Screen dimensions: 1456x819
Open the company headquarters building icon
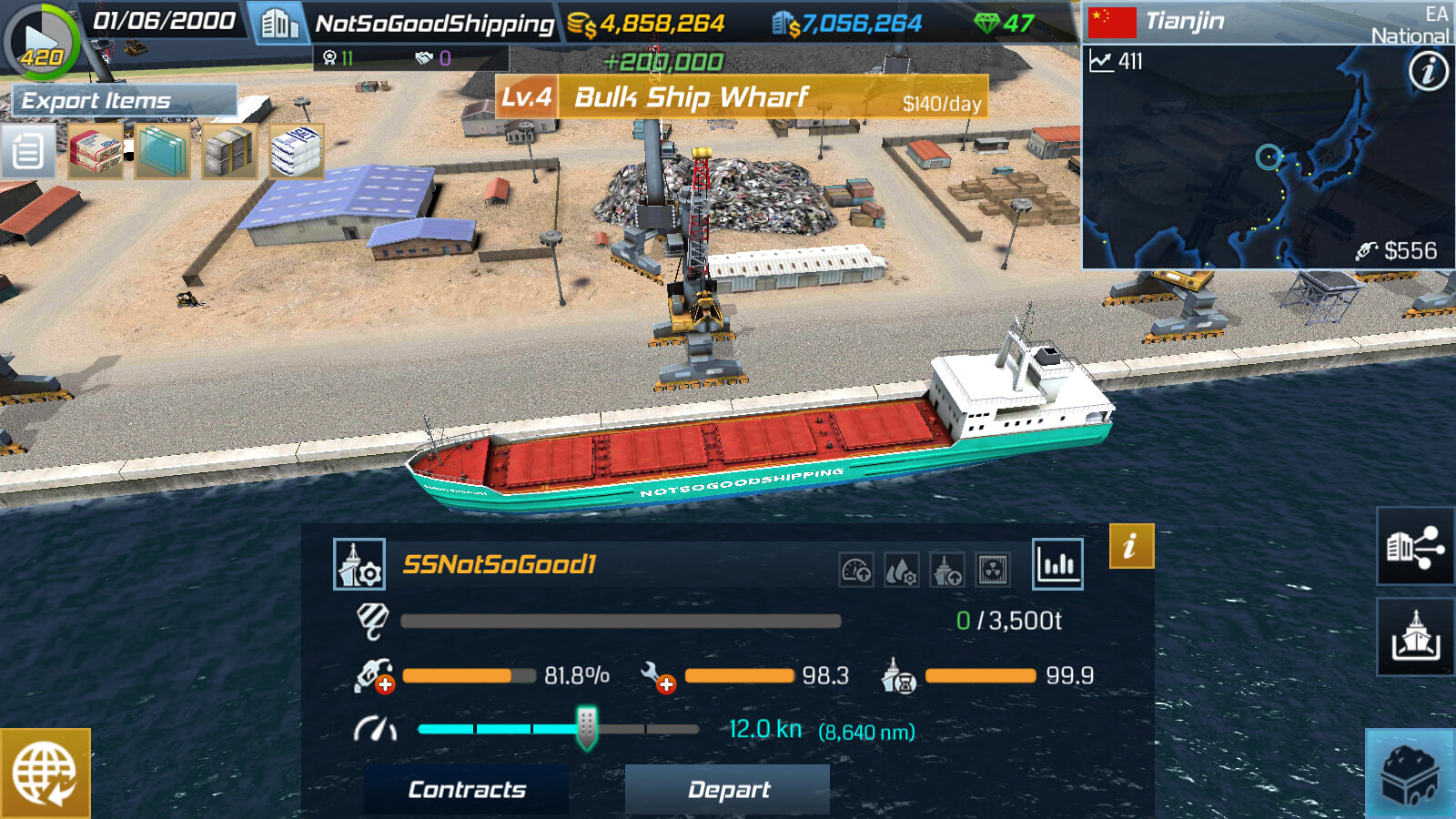coord(279,24)
